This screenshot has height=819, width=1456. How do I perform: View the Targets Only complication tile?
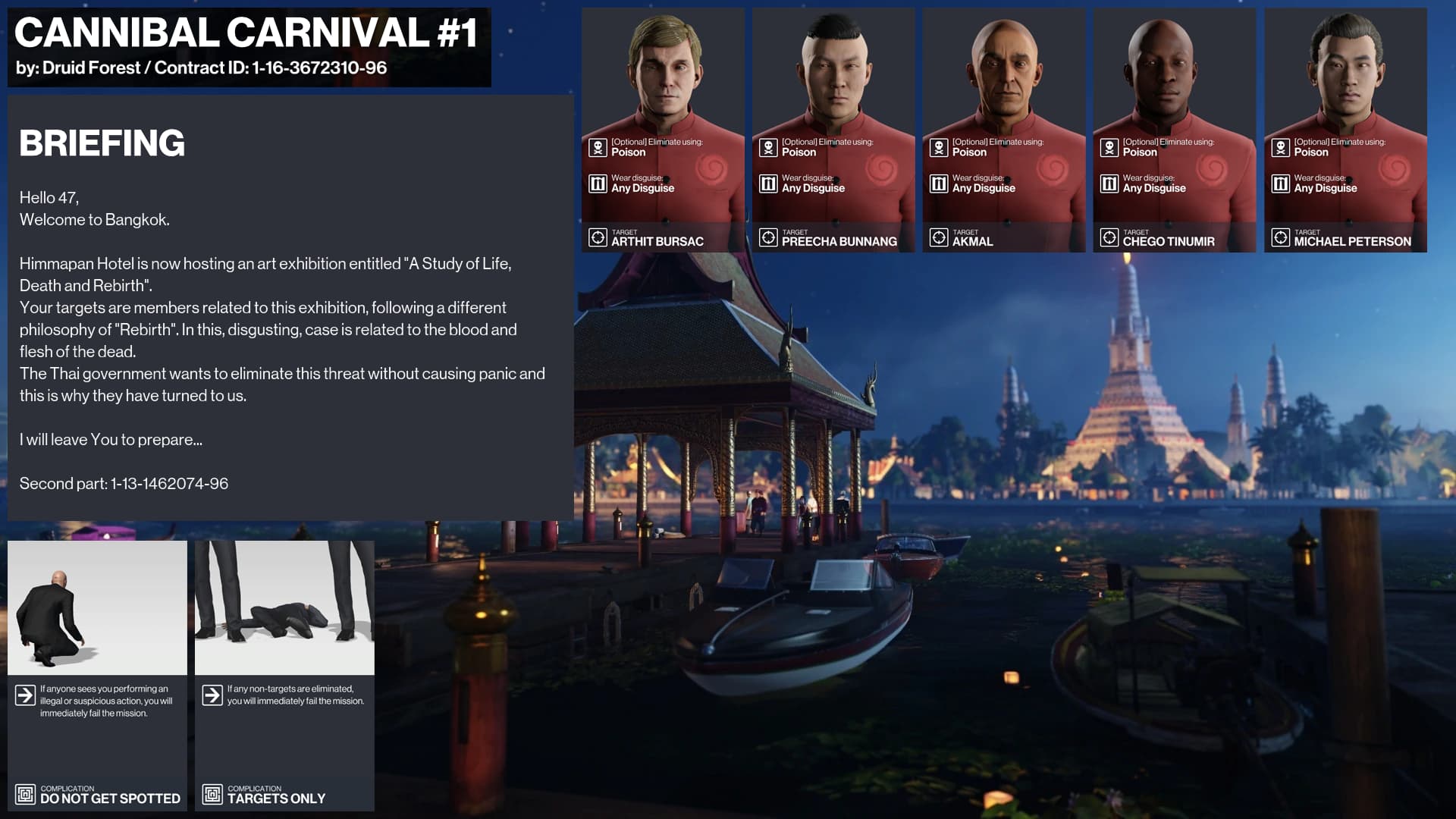[x=284, y=676]
